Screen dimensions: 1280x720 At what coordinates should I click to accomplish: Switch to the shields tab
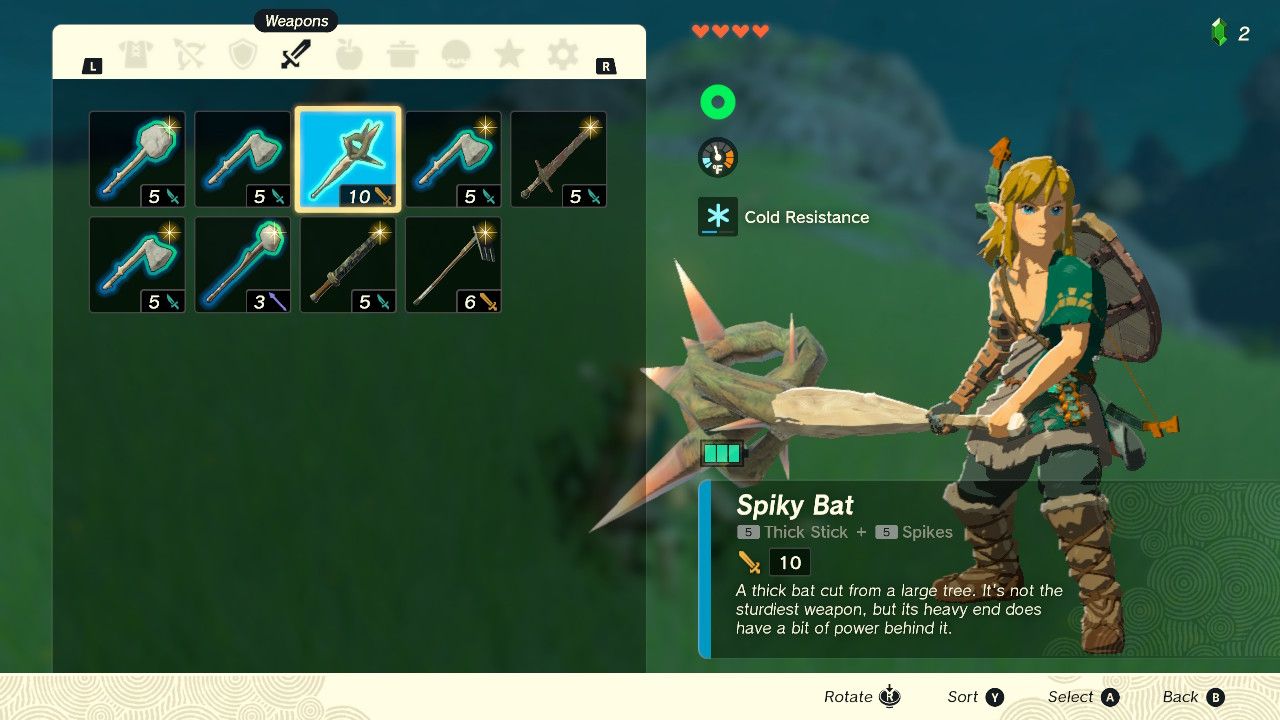click(243, 55)
